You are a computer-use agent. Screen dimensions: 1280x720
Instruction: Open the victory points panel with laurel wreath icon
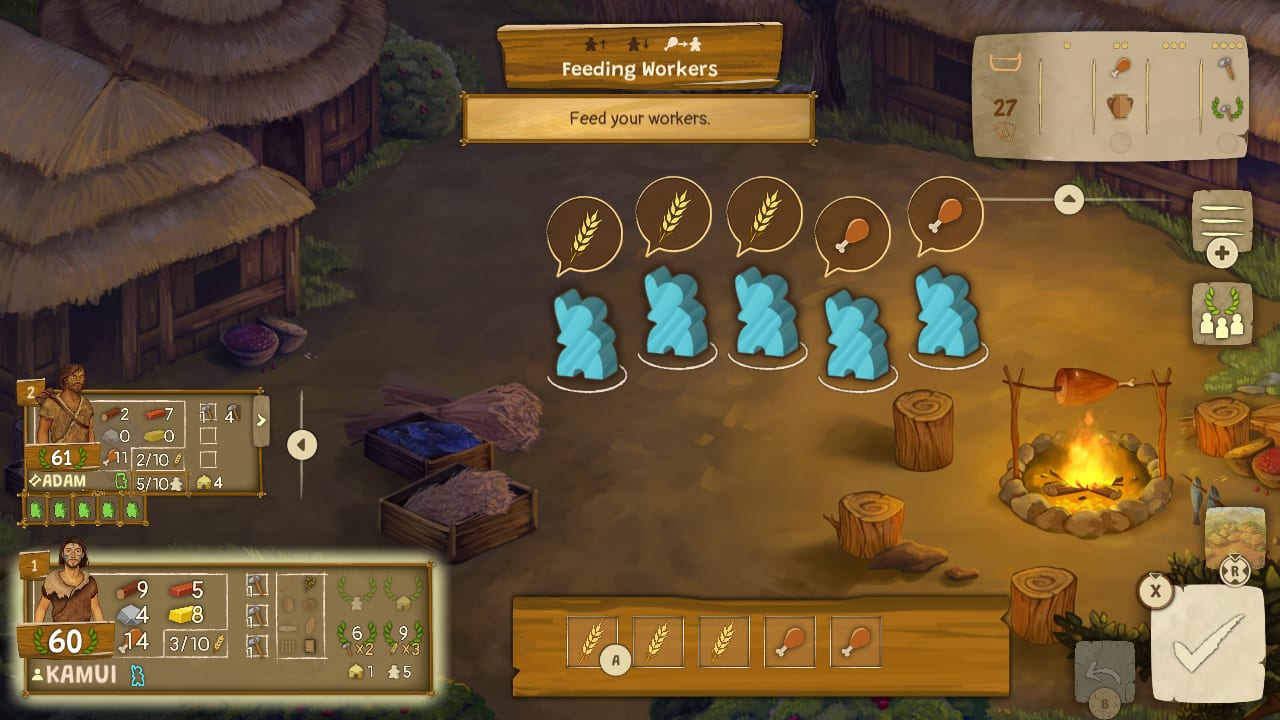[1221, 313]
